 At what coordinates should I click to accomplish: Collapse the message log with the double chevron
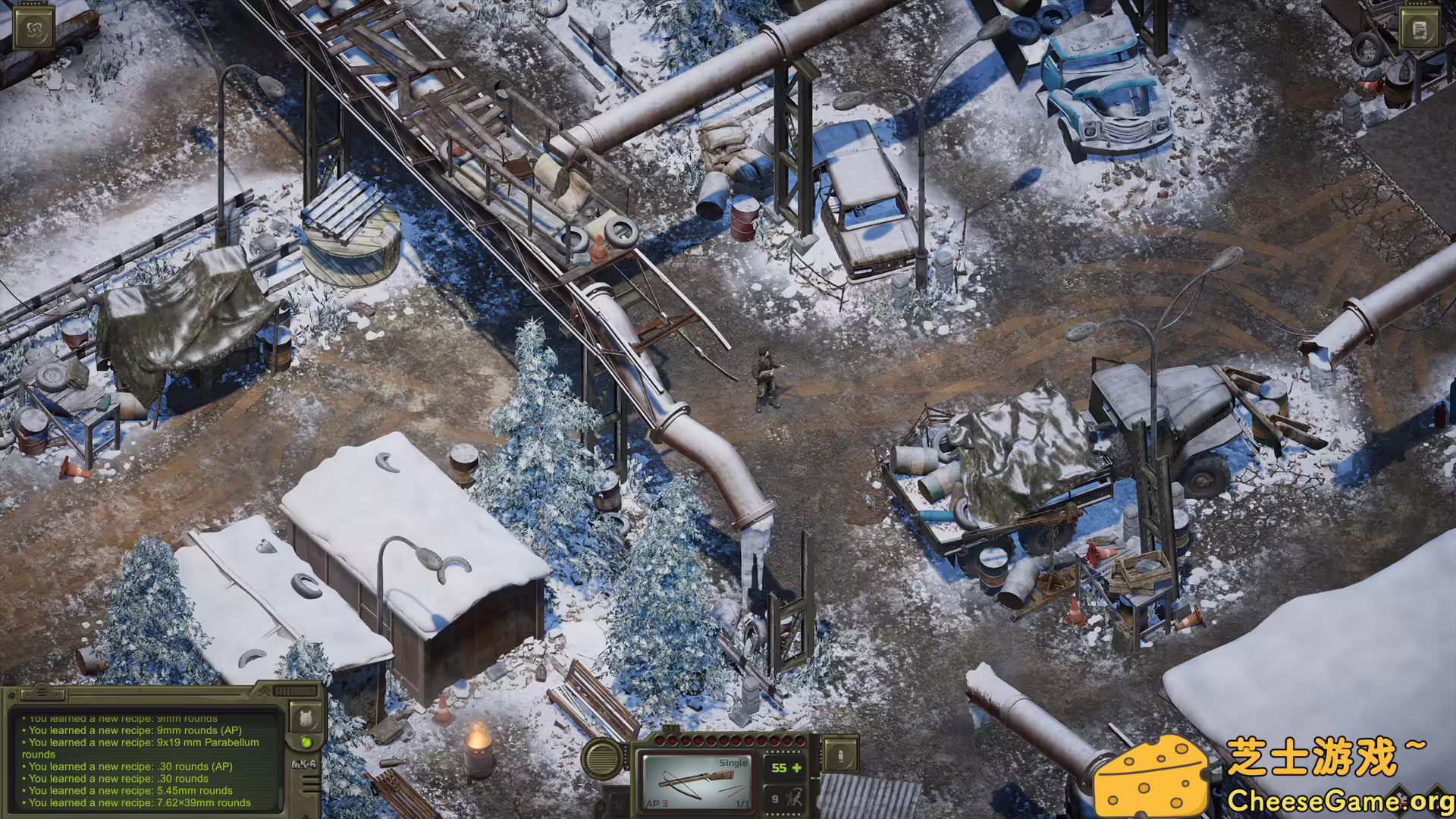pyautogui.click(x=265, y=692)
